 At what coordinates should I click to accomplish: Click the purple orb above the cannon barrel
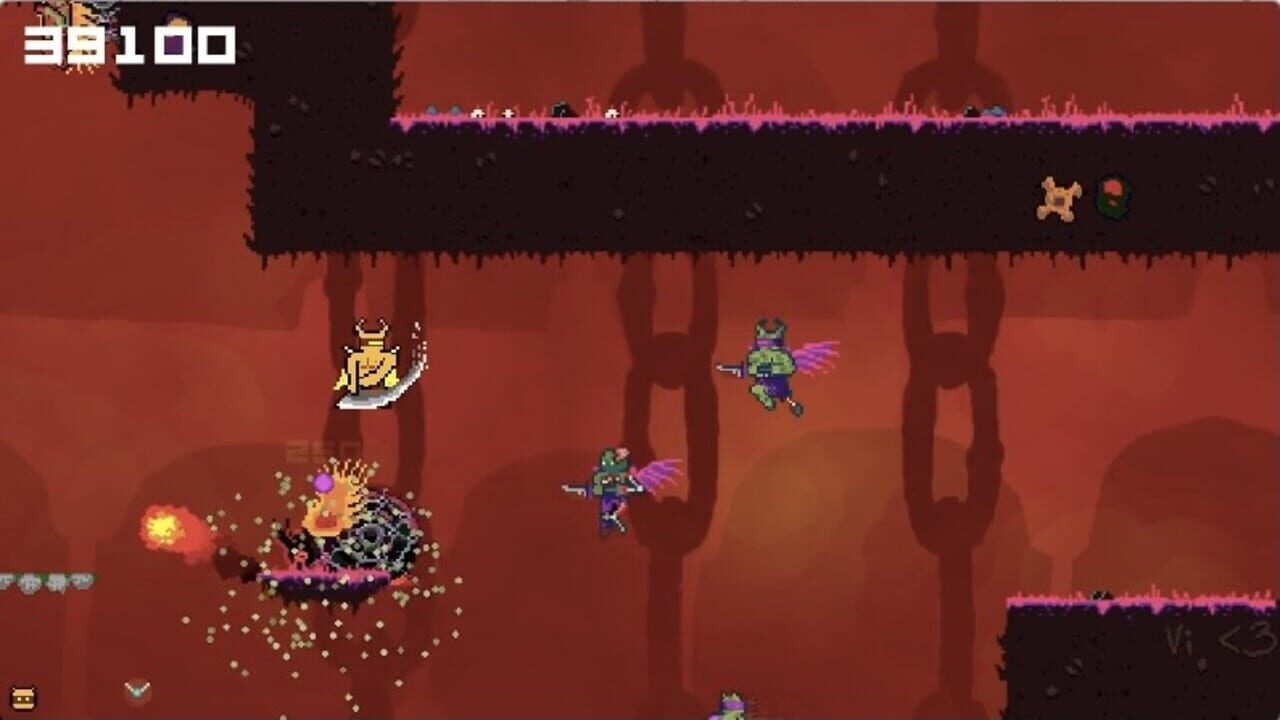[323, 484]
